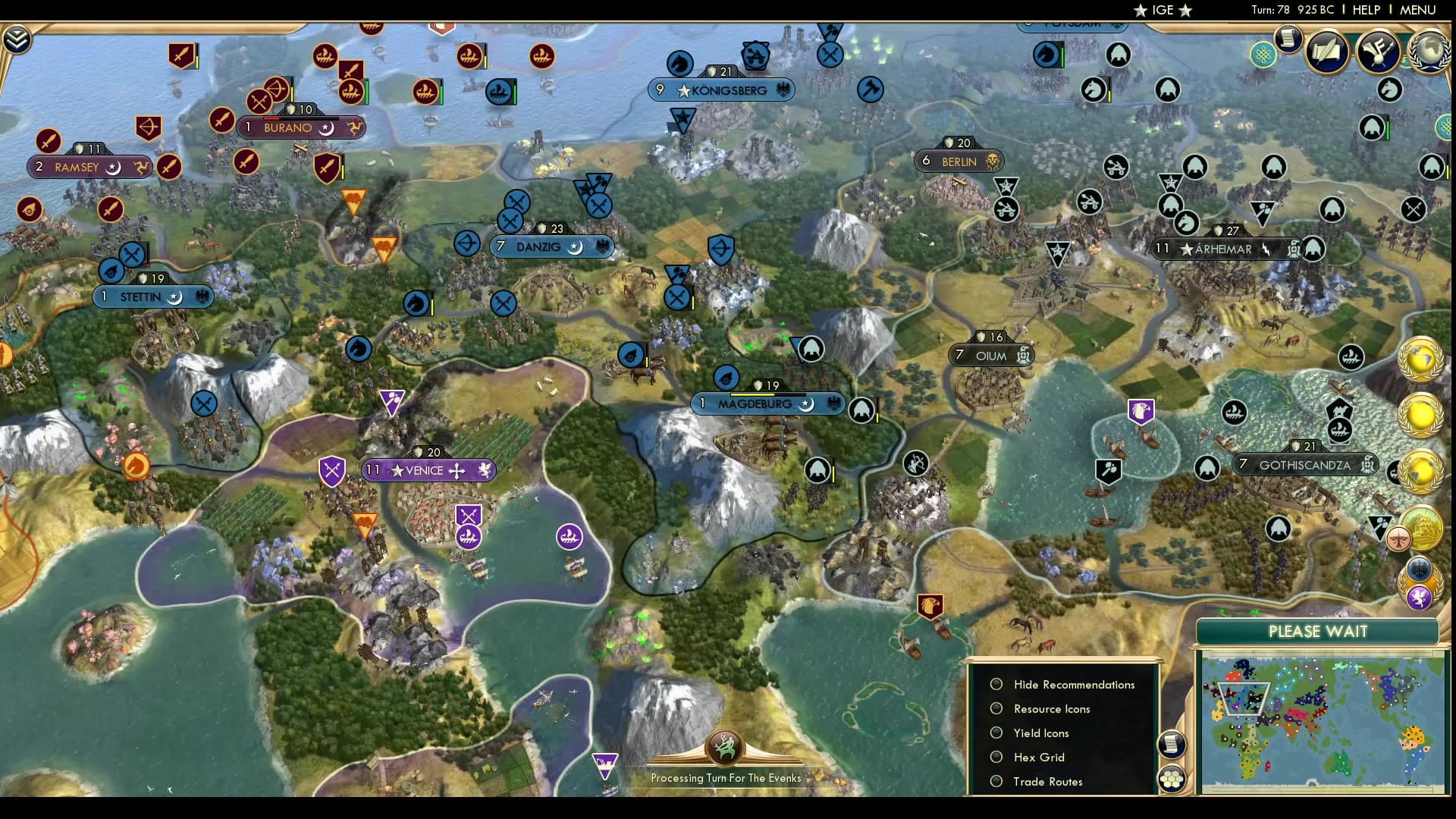The width and height of the screenshot is (1456, 819).
Task: Open the Diplomacy globe icon at top right
Action: click(1429, 52)
